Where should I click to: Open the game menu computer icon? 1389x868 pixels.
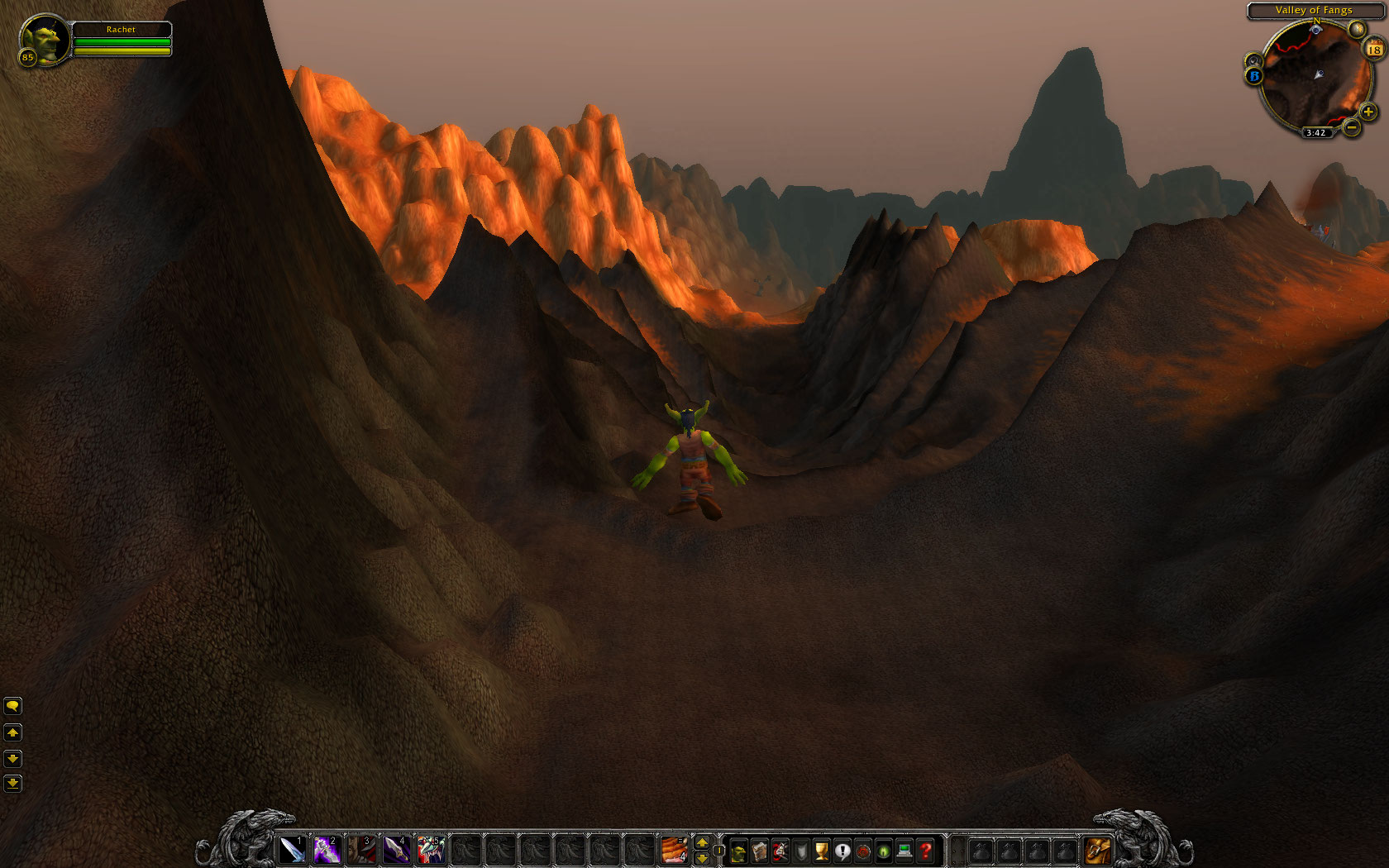click(905, 851)
